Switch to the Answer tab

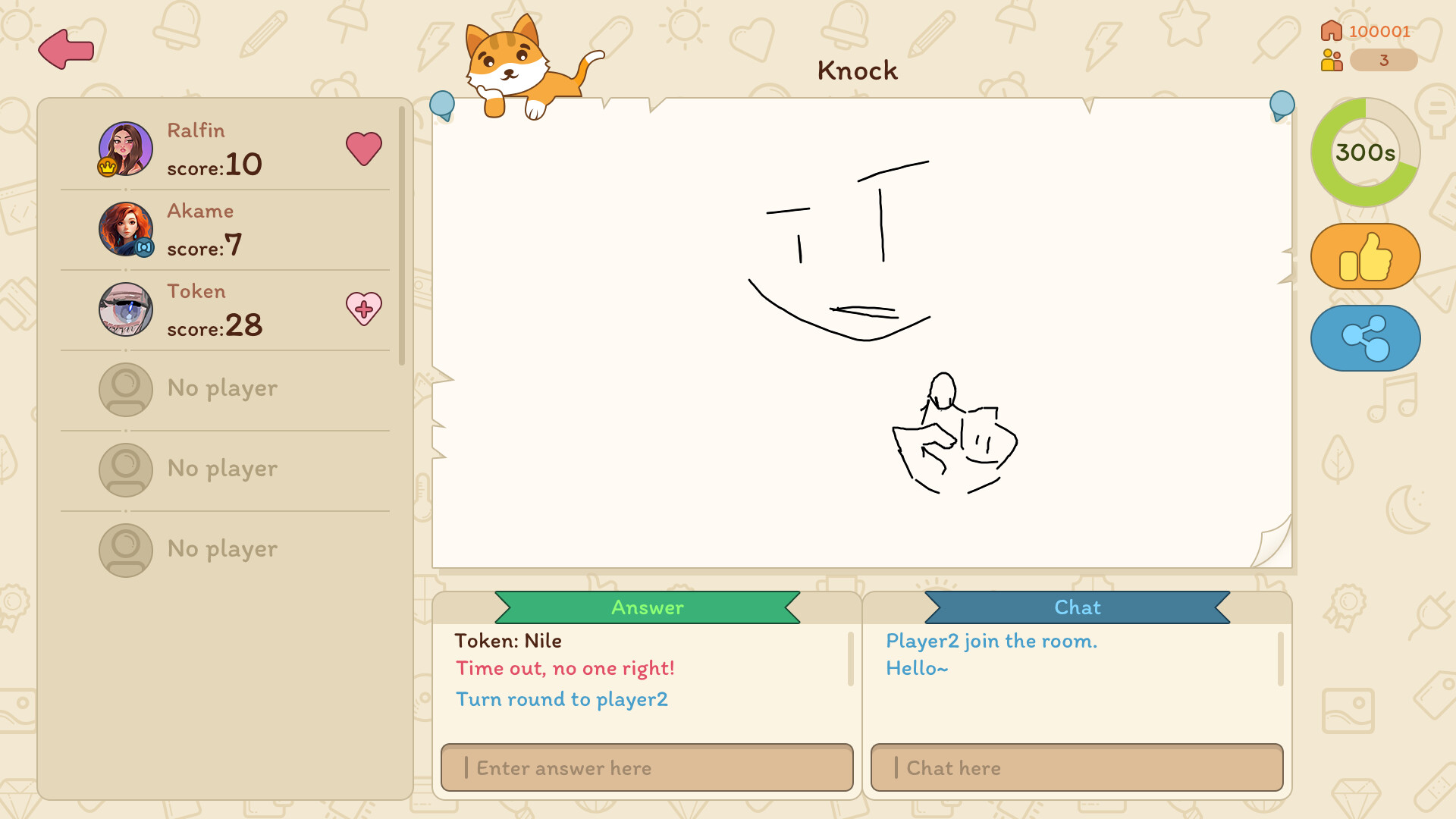(646, 607)
